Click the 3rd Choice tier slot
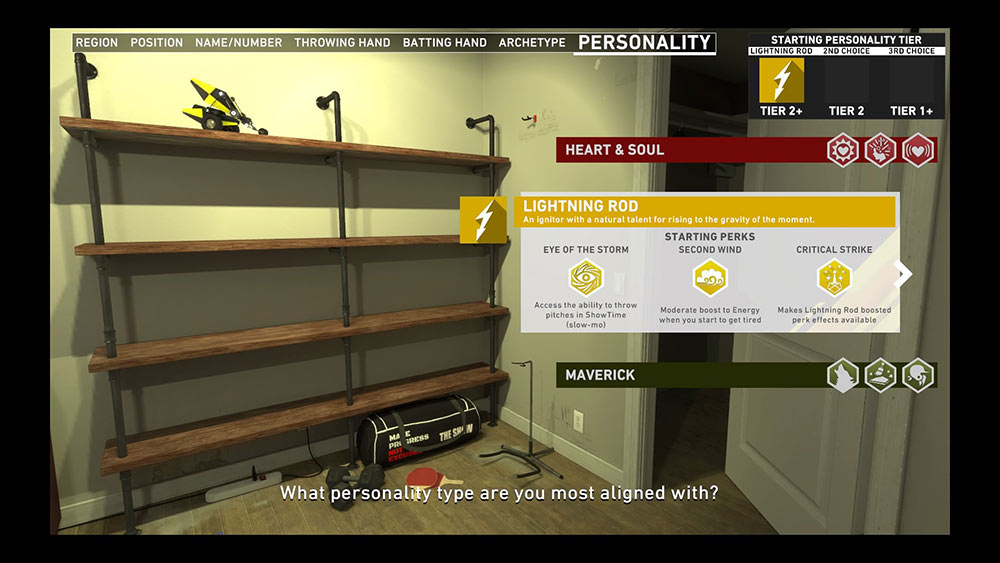The height and width of the screenshot is (563, 1000). click(x=911, y=82)
